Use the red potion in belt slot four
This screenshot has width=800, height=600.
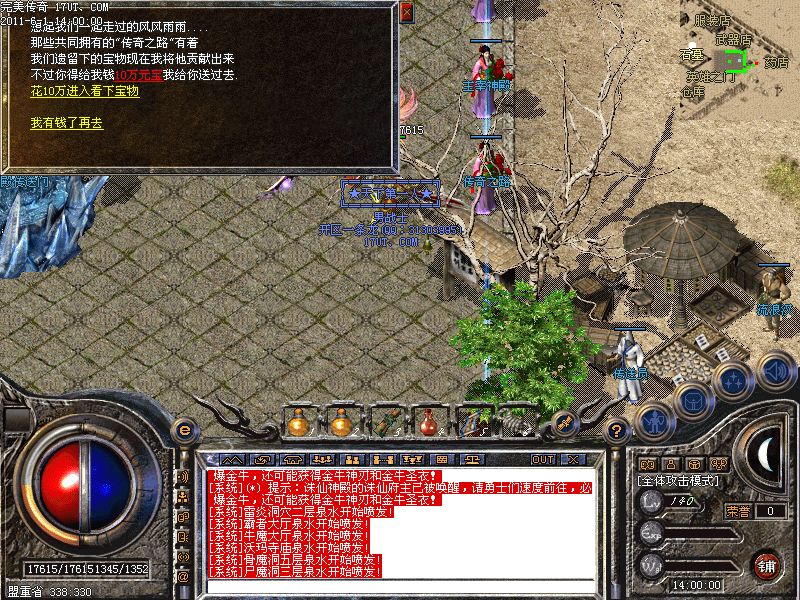point(428,422)
